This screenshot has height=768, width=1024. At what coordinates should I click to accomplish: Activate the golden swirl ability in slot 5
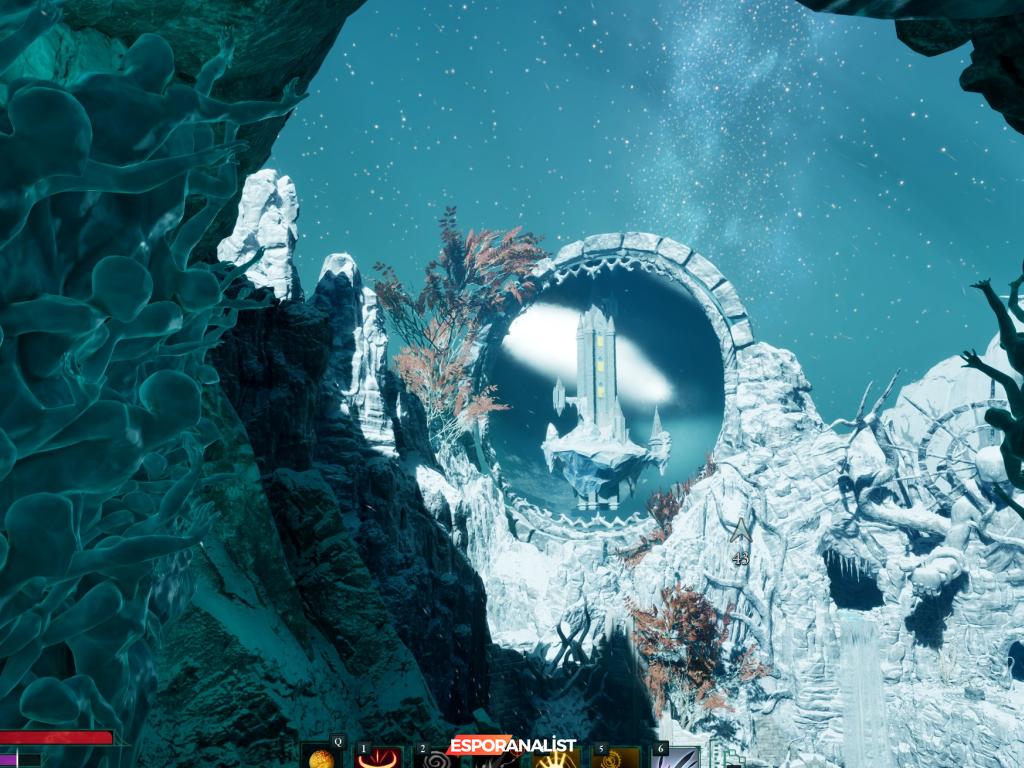pos(615,759)
